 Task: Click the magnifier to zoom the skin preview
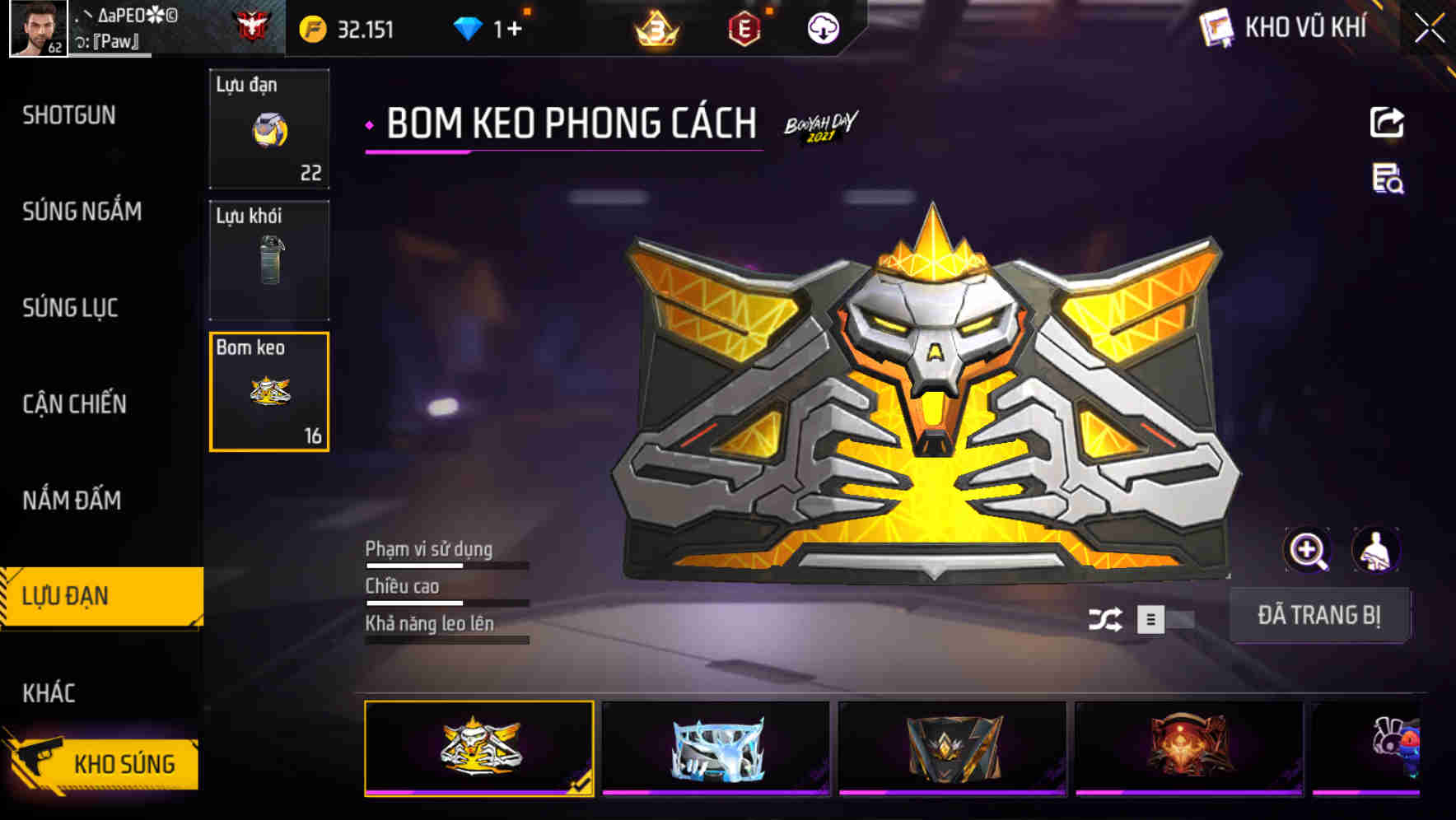[1308, 549]
